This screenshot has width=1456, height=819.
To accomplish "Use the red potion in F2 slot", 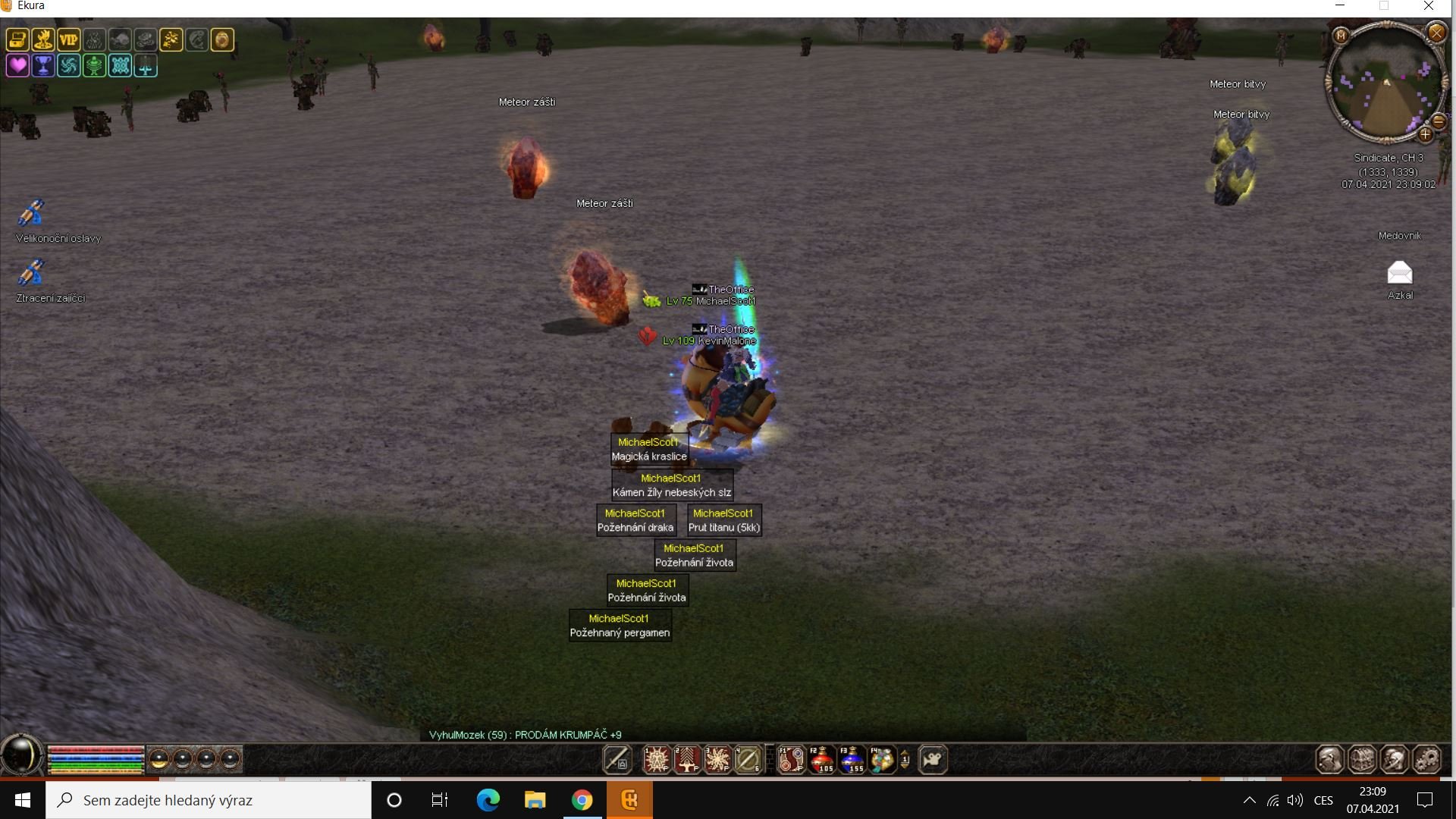I will coord(821,759).
